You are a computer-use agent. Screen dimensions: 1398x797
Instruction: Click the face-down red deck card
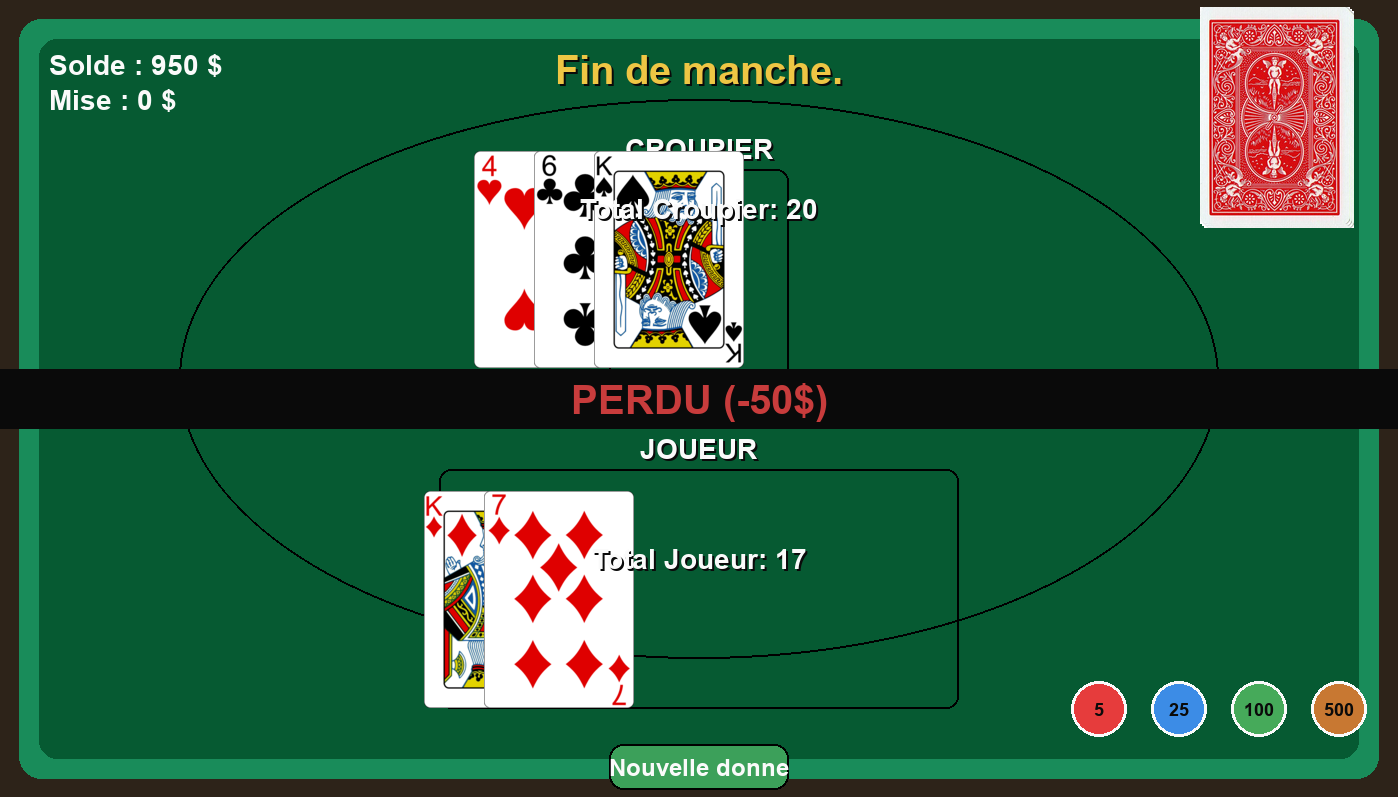[1276, 115]
